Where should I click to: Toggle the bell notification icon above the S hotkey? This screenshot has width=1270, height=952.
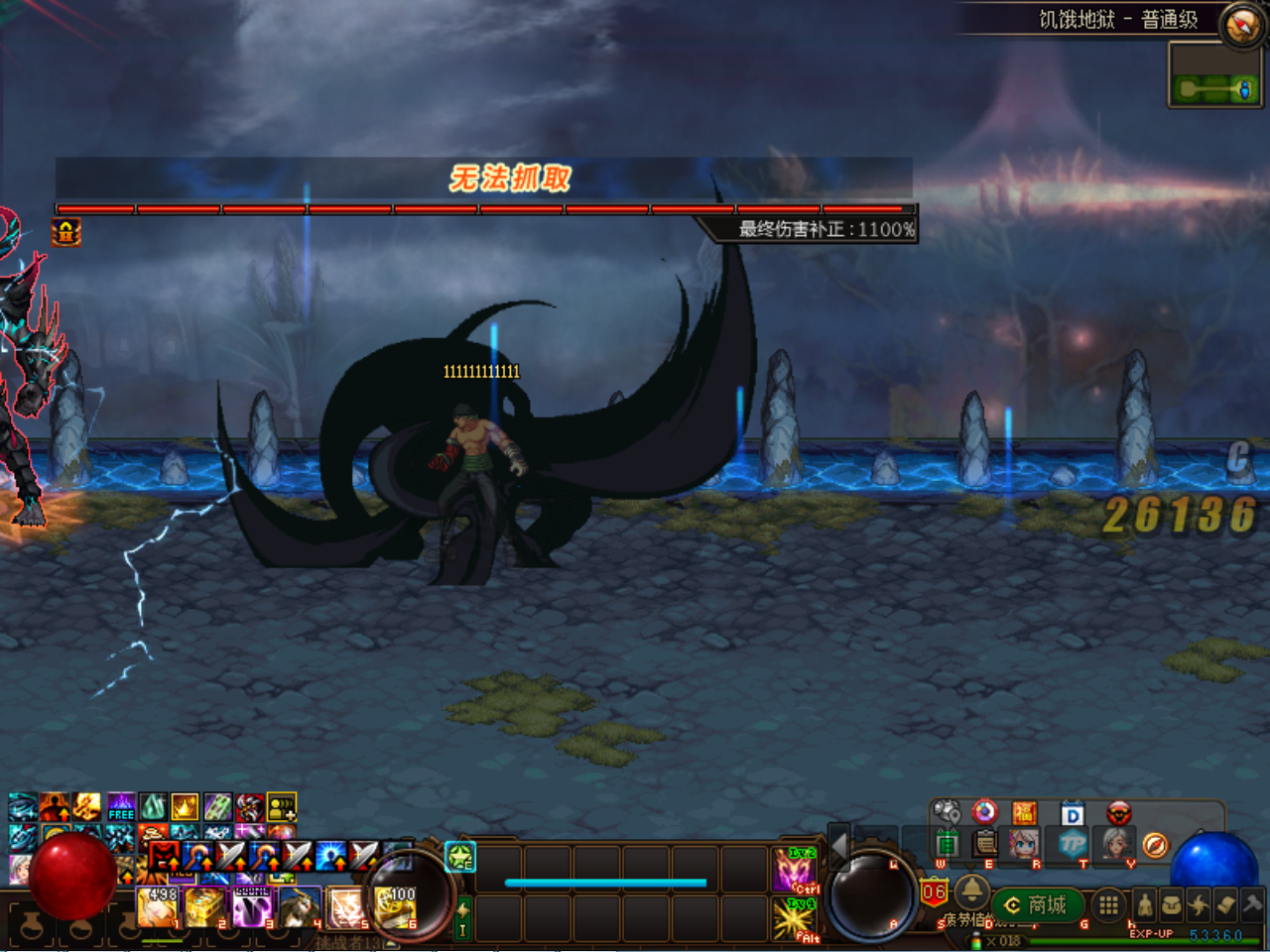(972, 893)
